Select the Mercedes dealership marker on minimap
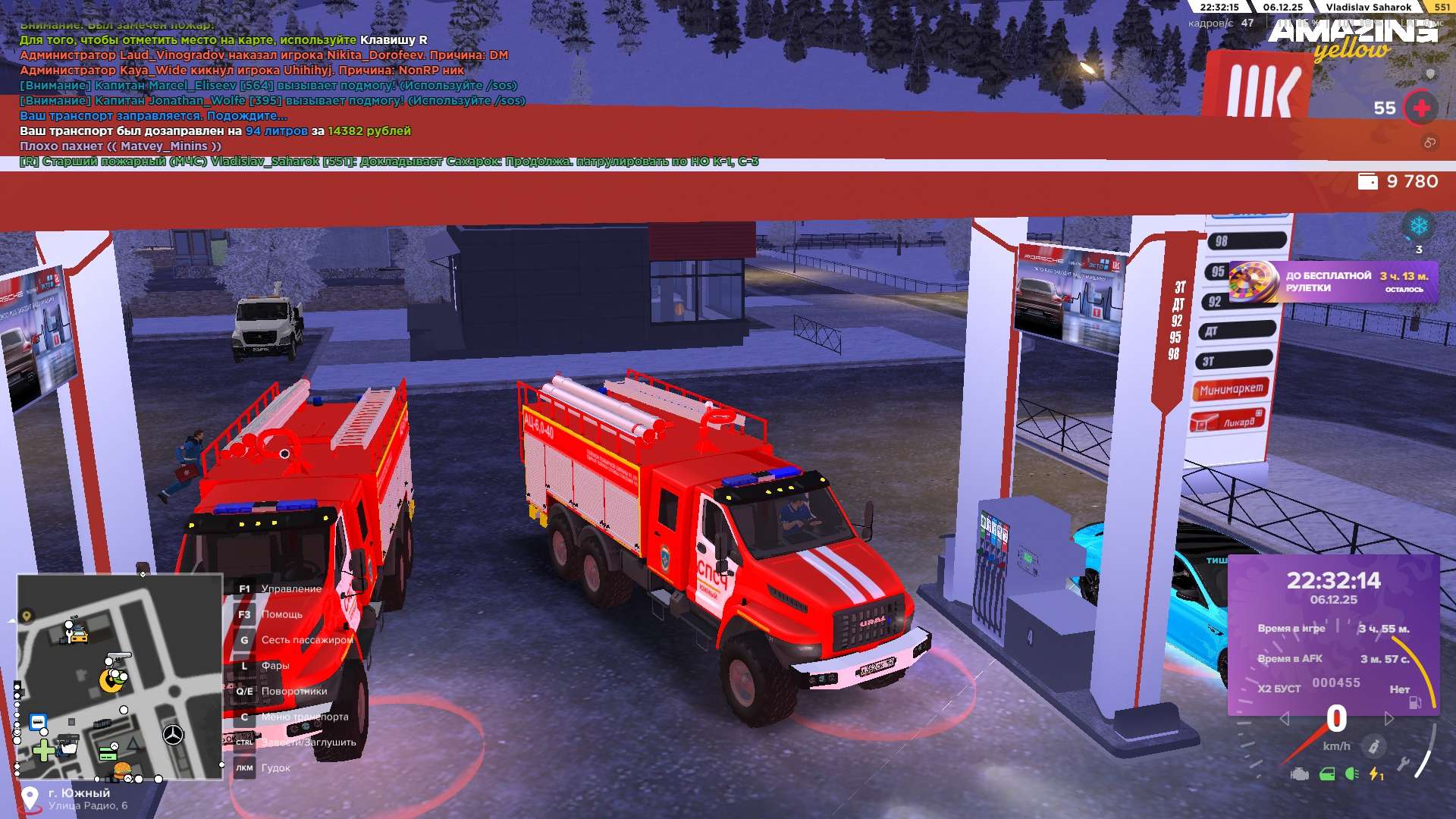The width and height of the screenshot is (1456, 819). click(x=173, y=734)
